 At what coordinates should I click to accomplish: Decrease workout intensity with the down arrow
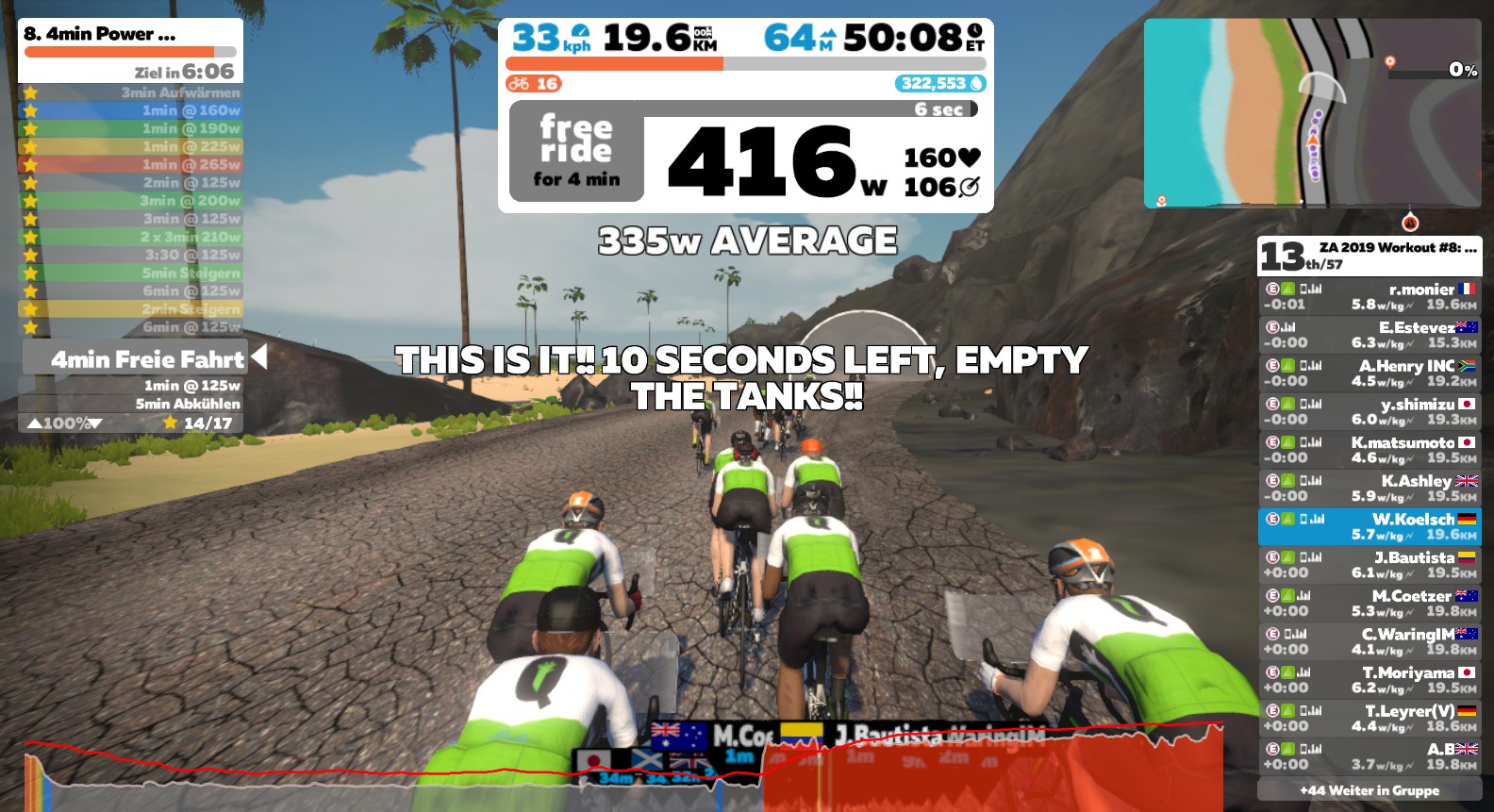[95, 423]
